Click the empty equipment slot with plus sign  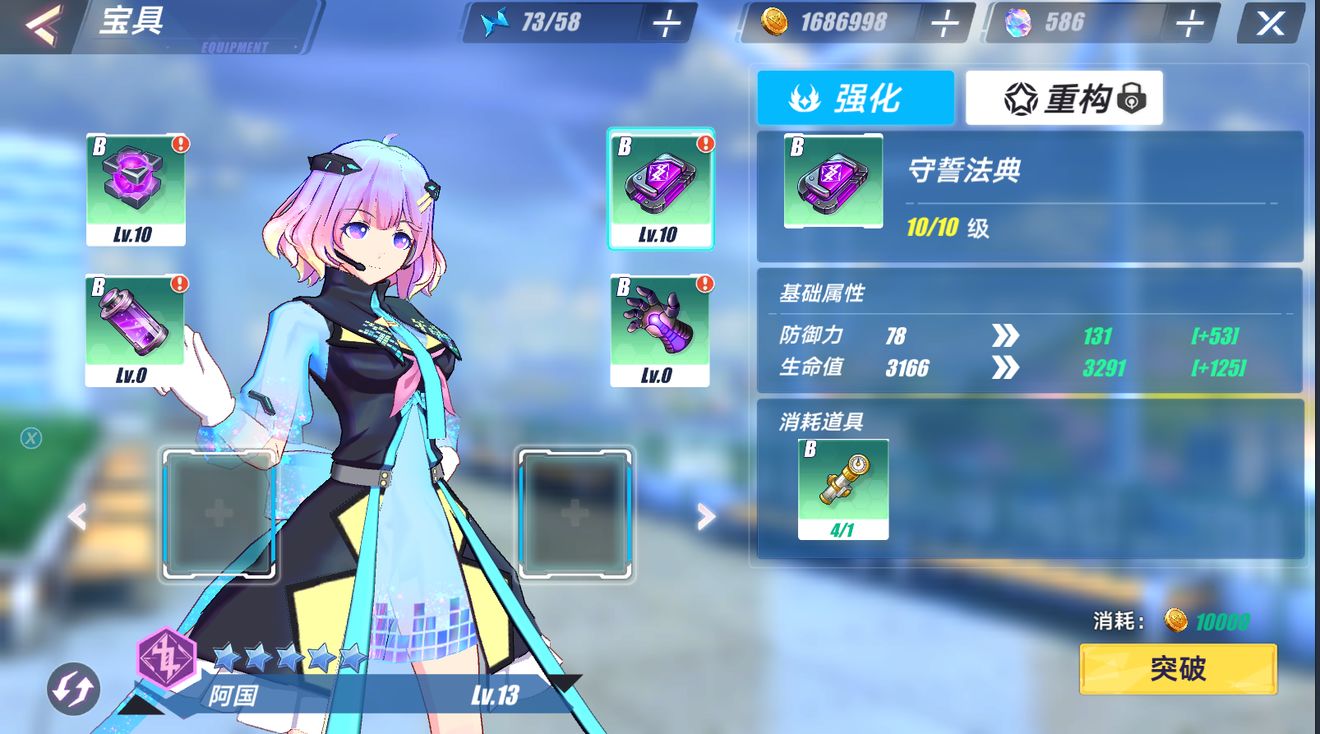point(220,515)
